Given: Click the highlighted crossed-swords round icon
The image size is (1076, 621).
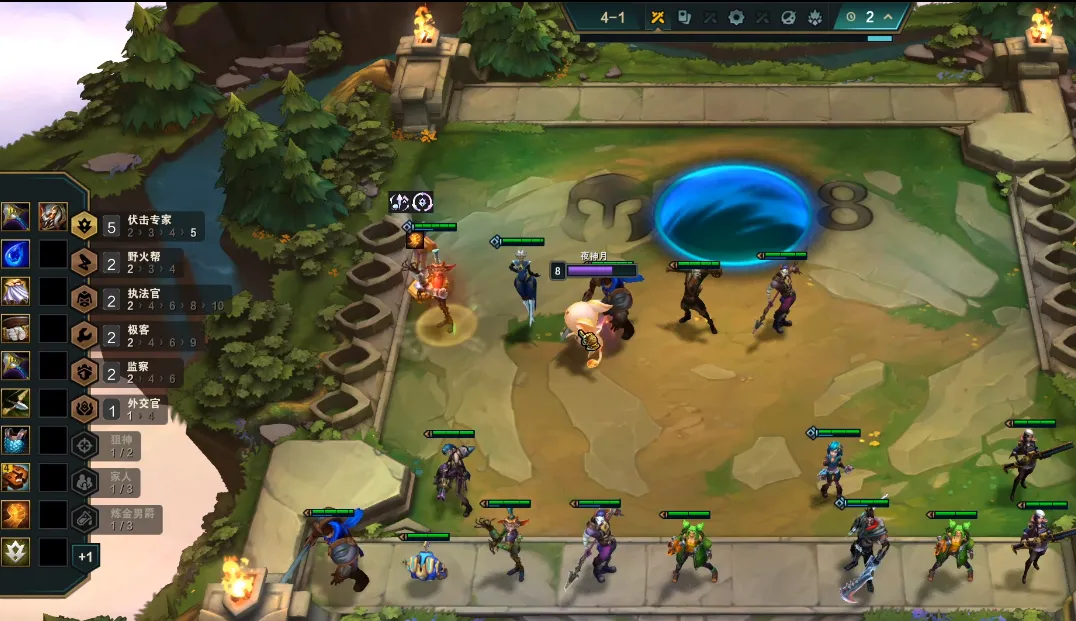Looking at the screenshot, I should point(658,17).
